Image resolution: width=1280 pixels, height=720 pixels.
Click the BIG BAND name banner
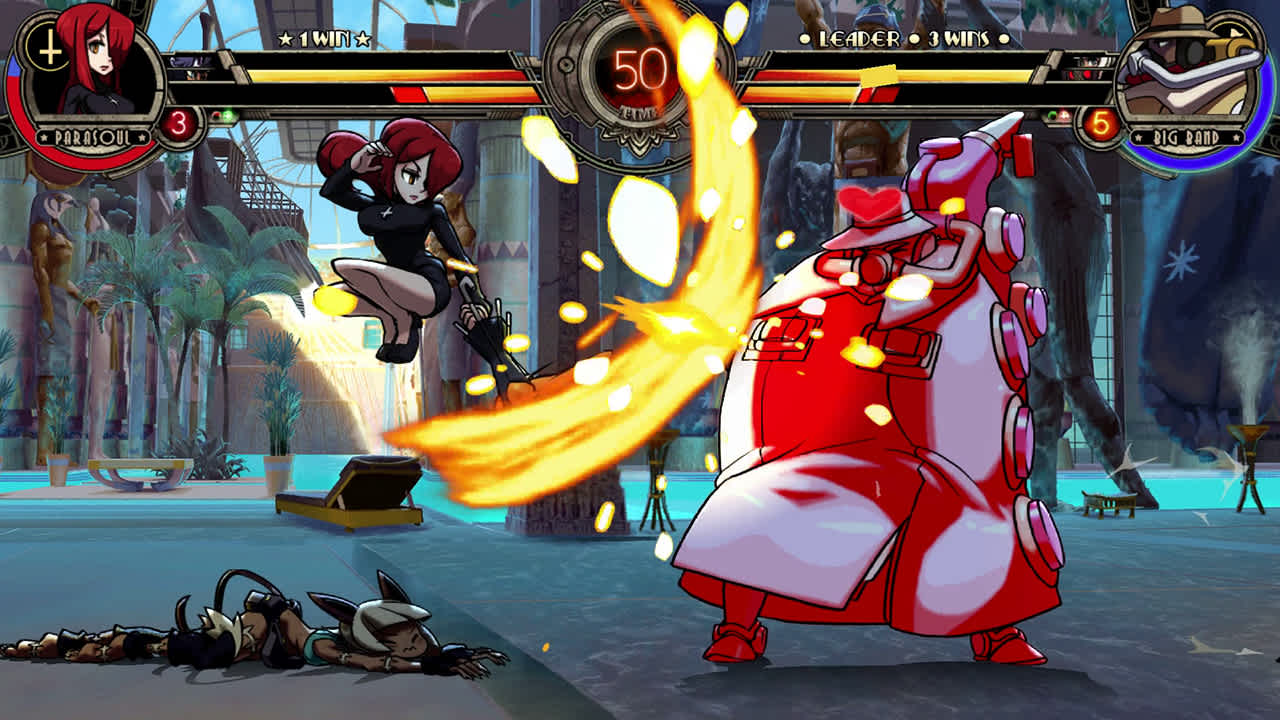(1186, 138)
